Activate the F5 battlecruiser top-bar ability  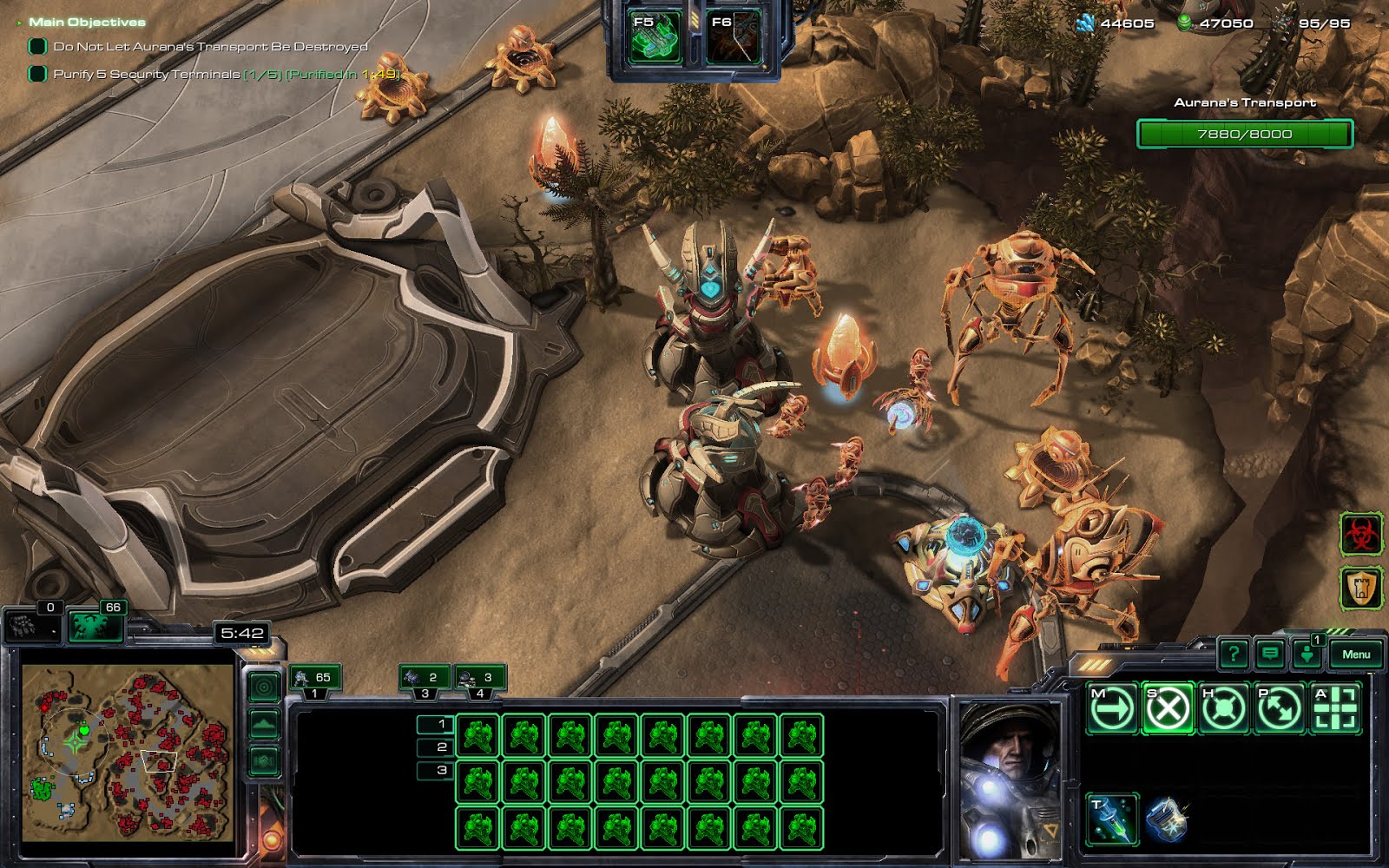point(655,38)
